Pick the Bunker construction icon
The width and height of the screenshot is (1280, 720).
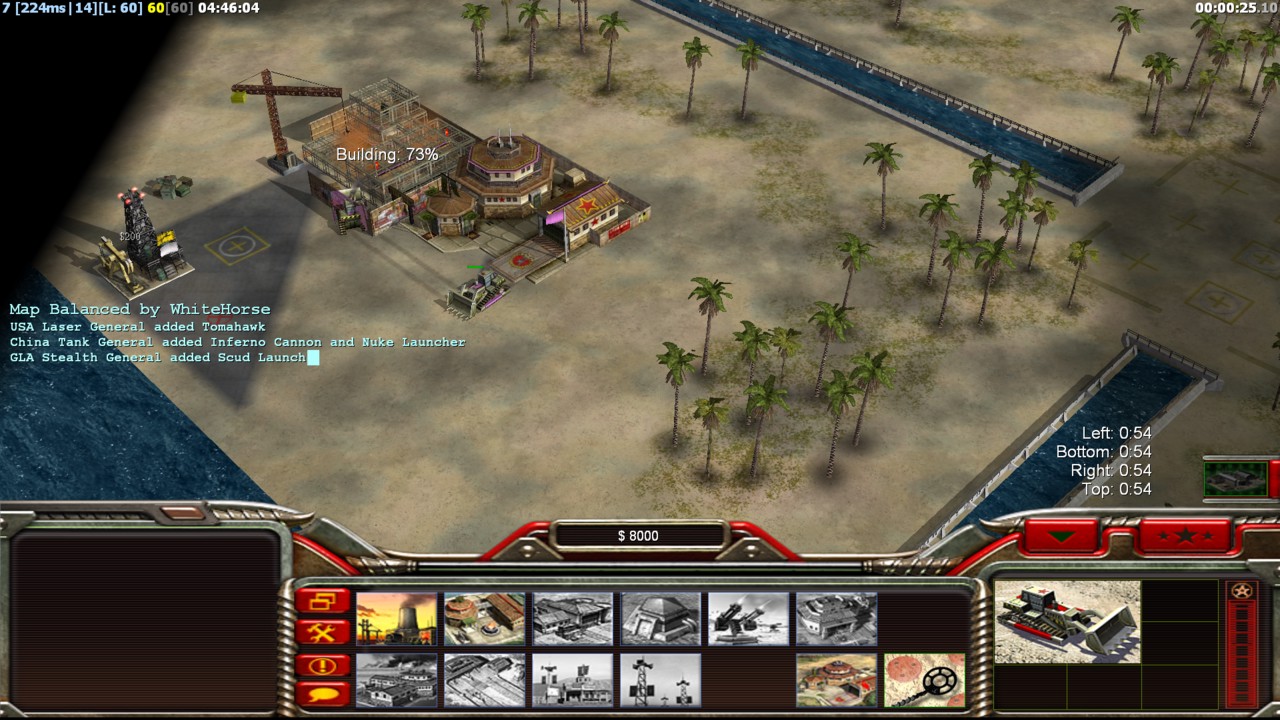tap(660, 618)
